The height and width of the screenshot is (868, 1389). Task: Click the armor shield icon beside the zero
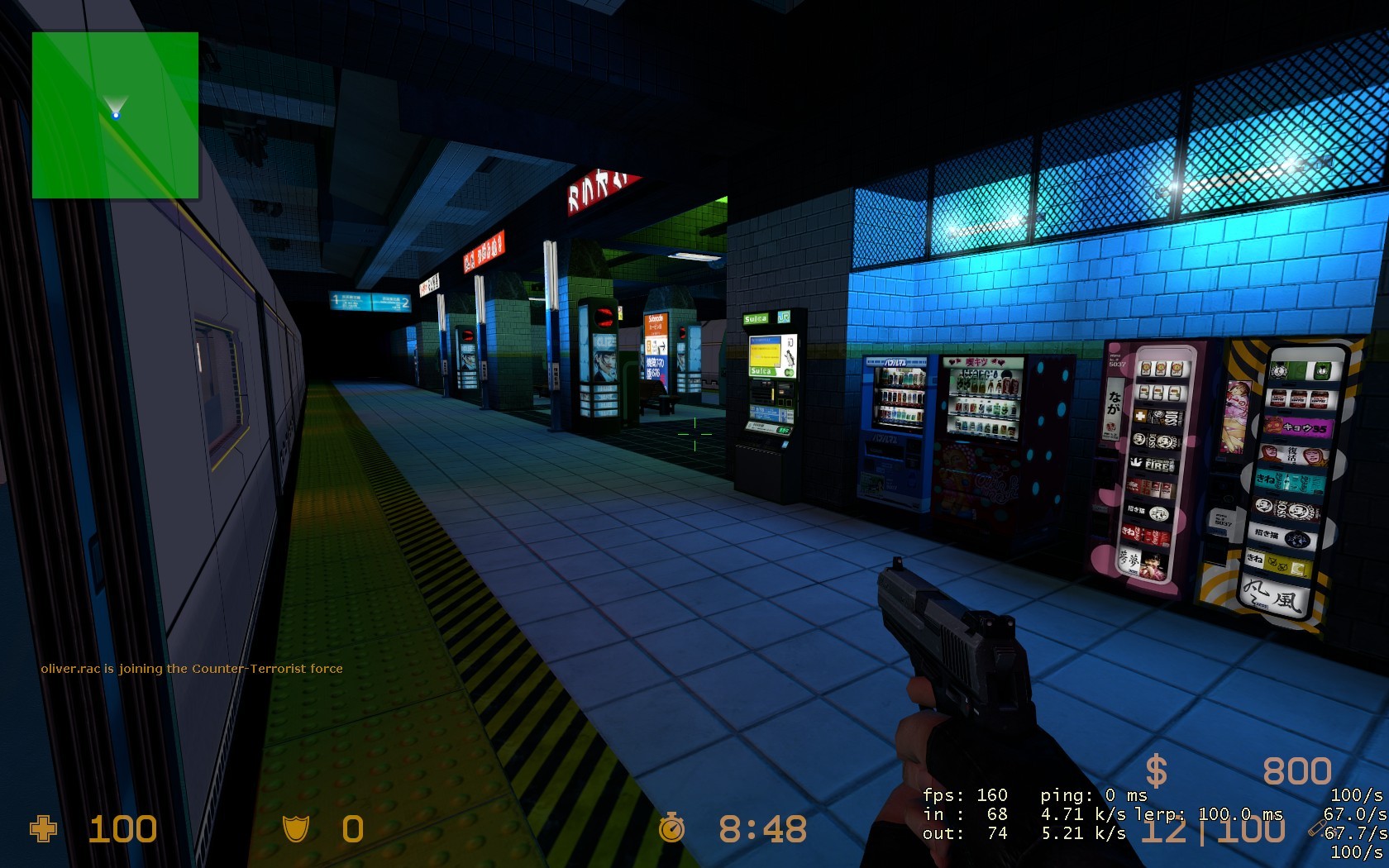click(x=296, y=827)
